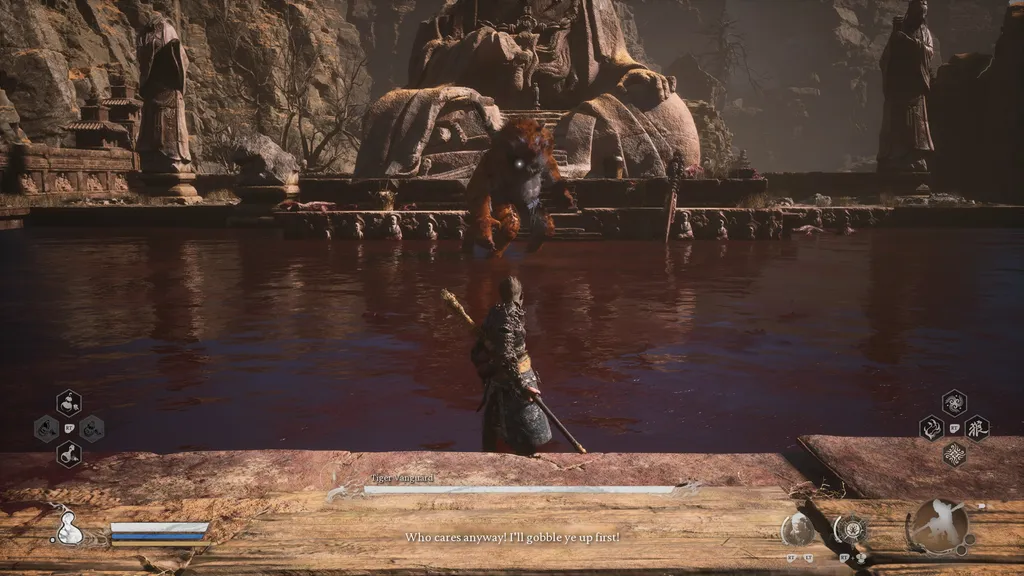Use the healing gourd icon
This screenshot has width=1024, height=576.
68,528
